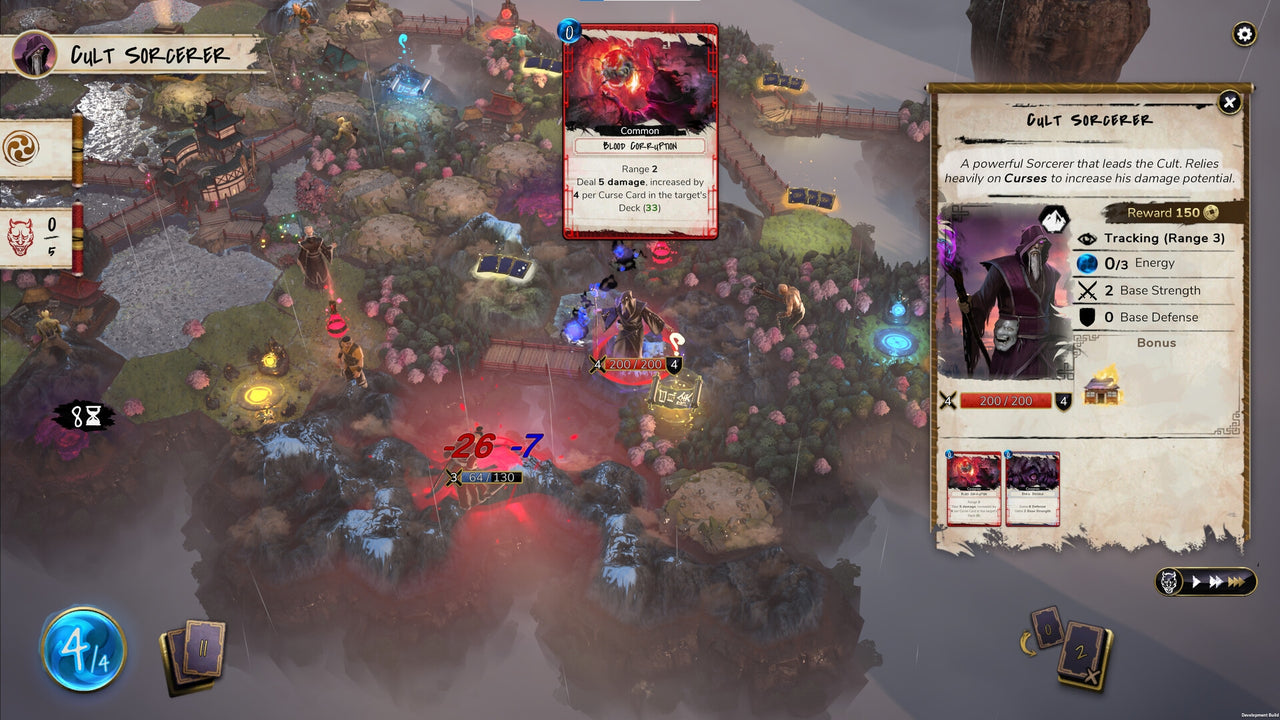Select the purple card in the info panel
Viewport: 1280px width, 720px height.
click(x=1032, y=488)
